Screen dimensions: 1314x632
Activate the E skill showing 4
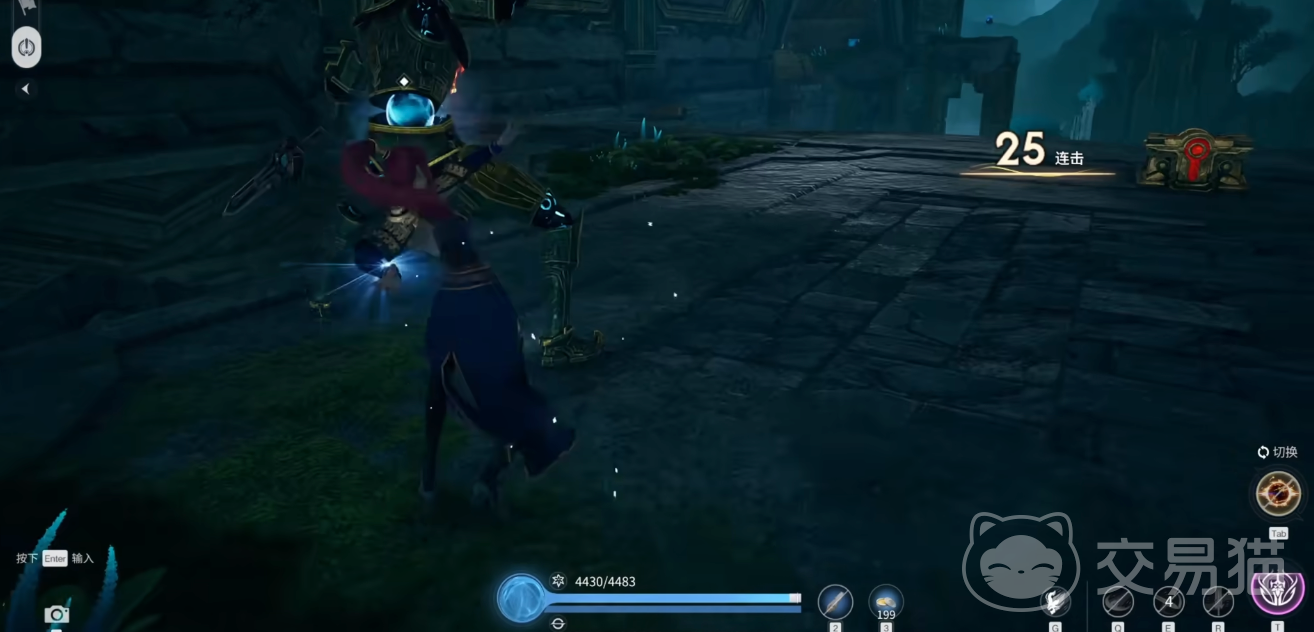(x=1168, y=601)
